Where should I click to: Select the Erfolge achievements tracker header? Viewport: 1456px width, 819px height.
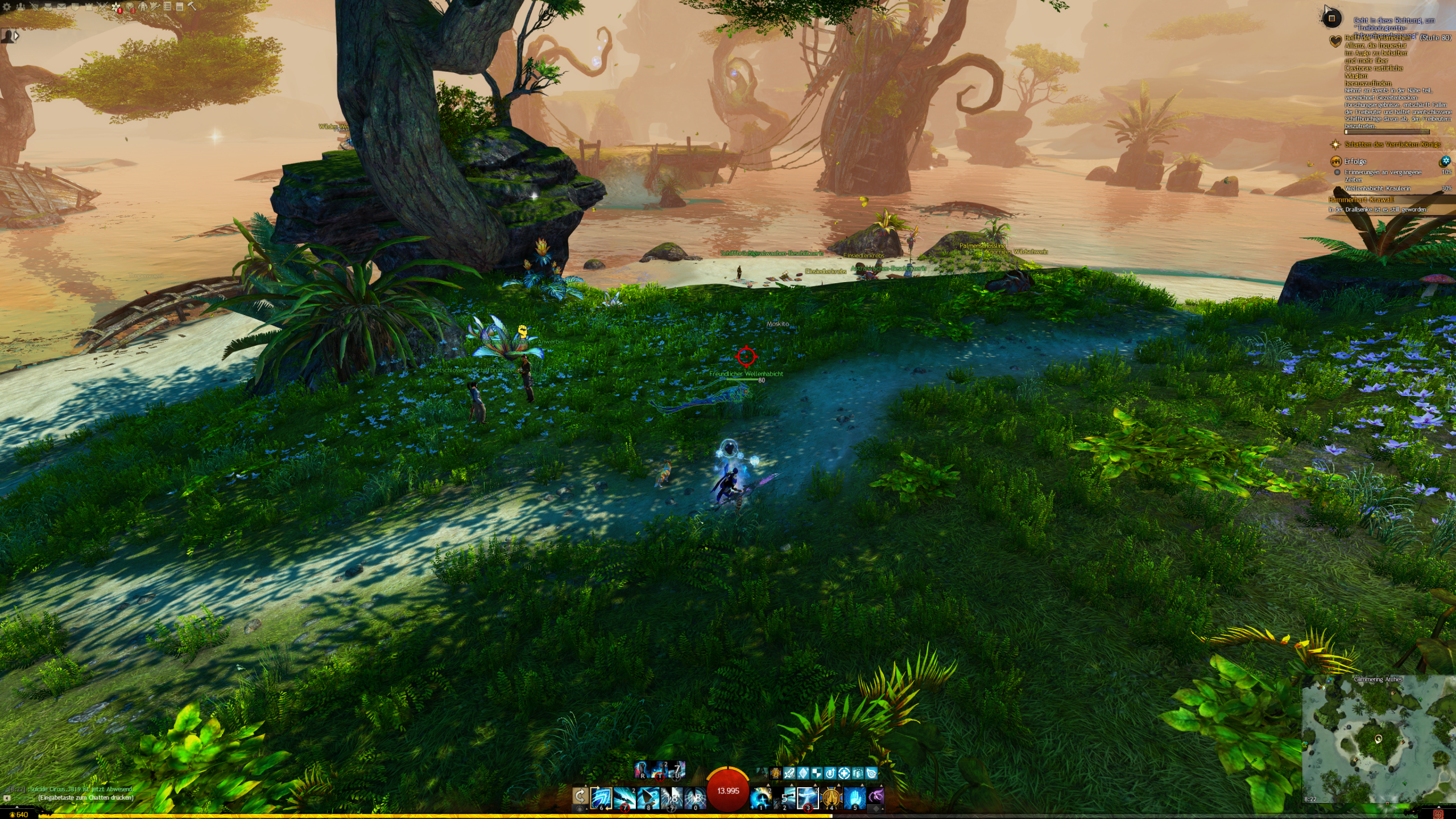1355,162
